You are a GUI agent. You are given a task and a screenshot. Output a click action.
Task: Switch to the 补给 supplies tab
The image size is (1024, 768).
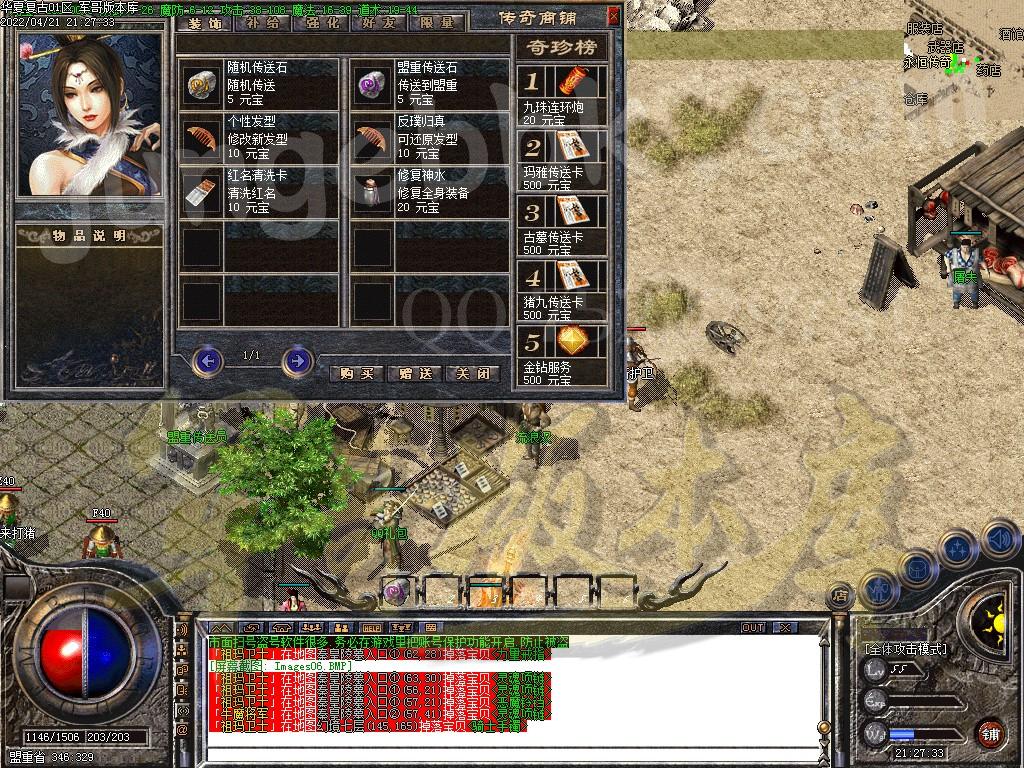click(x=263, y=22)
